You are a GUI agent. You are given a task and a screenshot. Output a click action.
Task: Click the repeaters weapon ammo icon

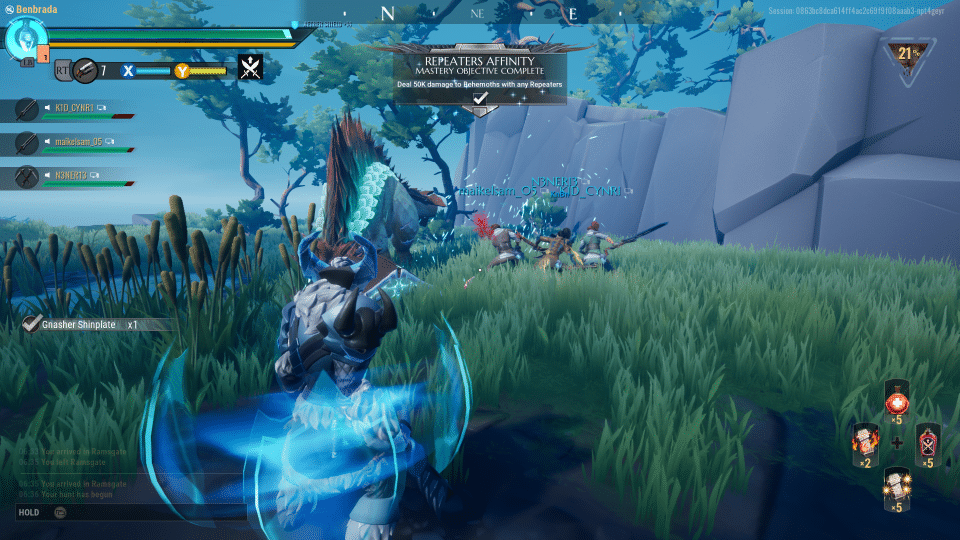click(86, 70)
